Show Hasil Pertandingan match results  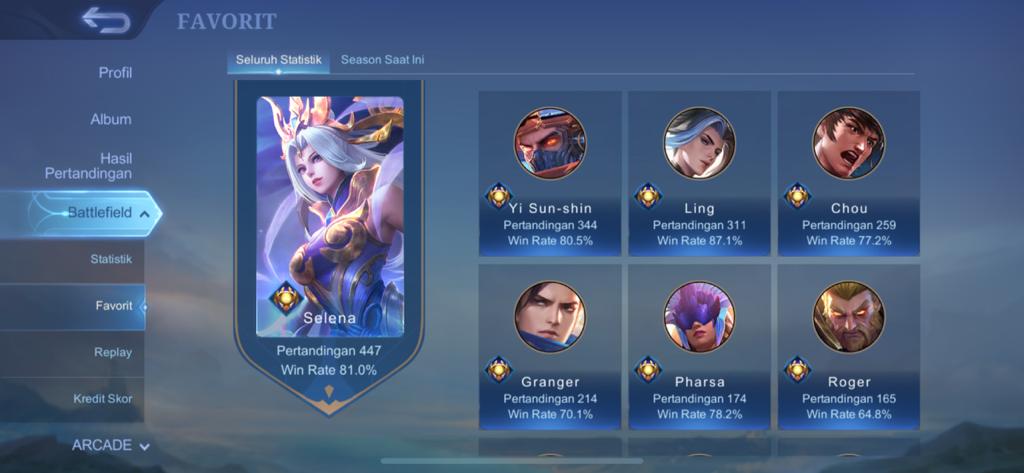[x=88, y=166]
